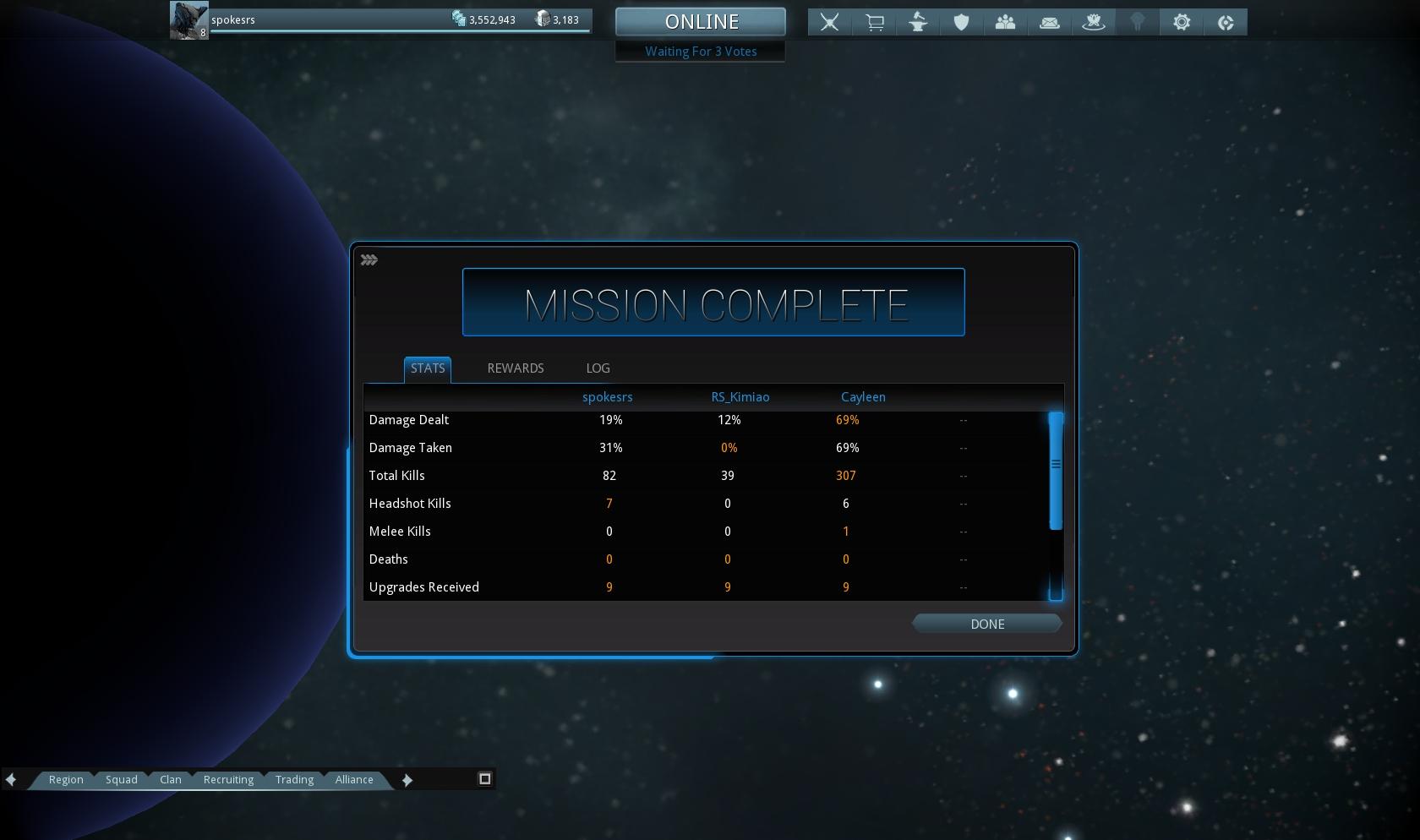Image resolution: width=1420 pixels, height=840 pixels.
Task: Switch to the REWARDS tab
Action: click(x=515, y=368)
